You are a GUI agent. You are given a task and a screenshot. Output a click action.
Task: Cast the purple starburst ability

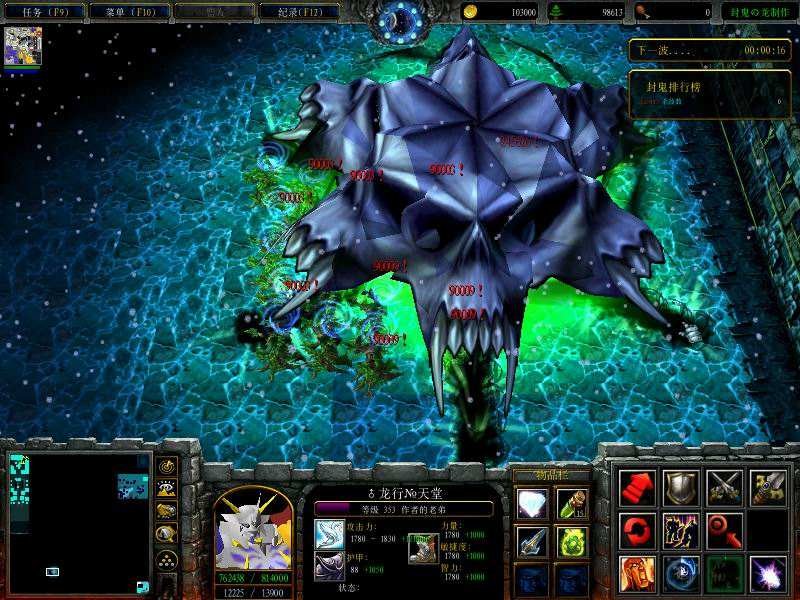(767, 572)
